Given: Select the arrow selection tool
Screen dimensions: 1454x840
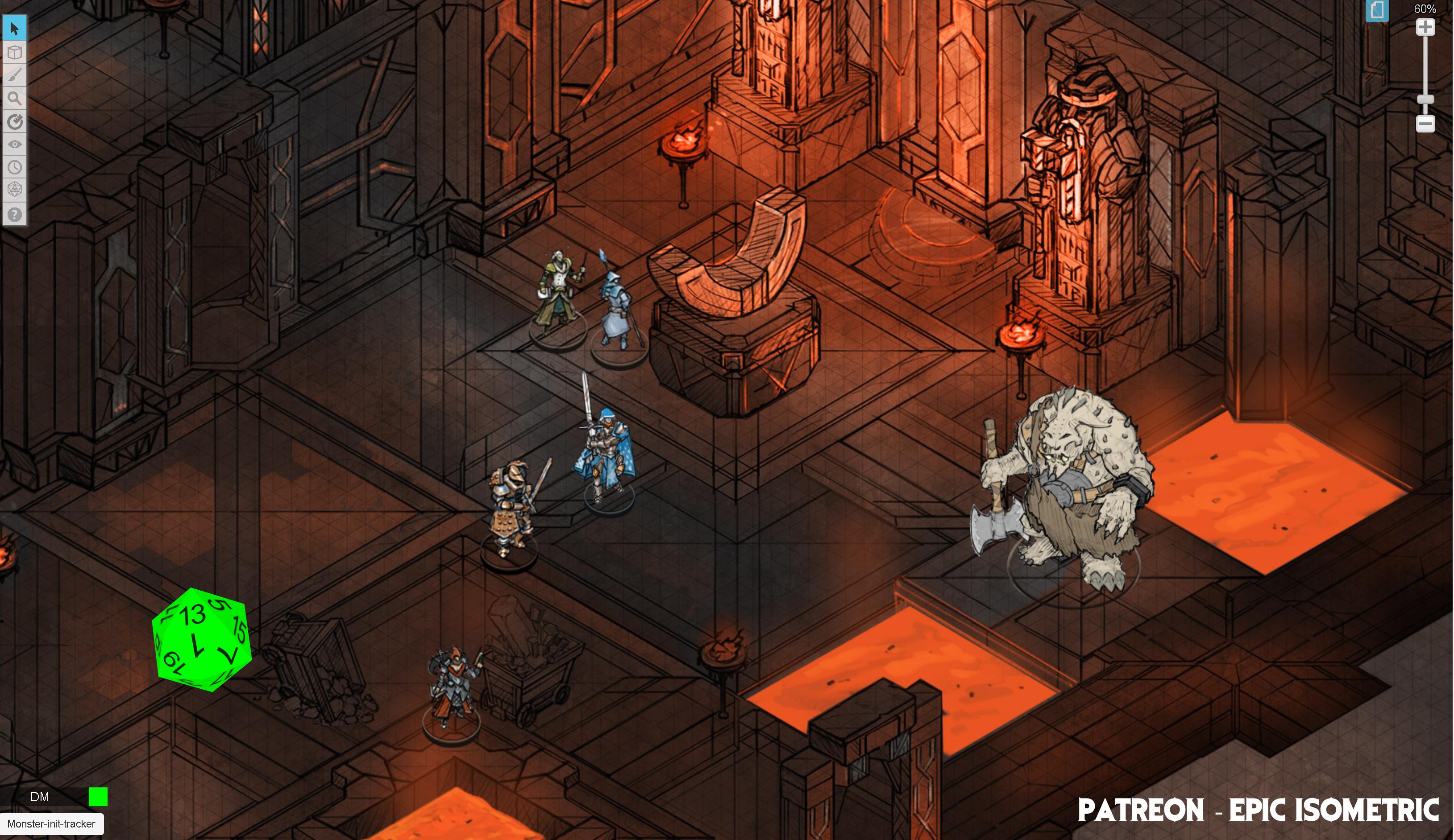Looking at the screenshot, I should 16,27.
